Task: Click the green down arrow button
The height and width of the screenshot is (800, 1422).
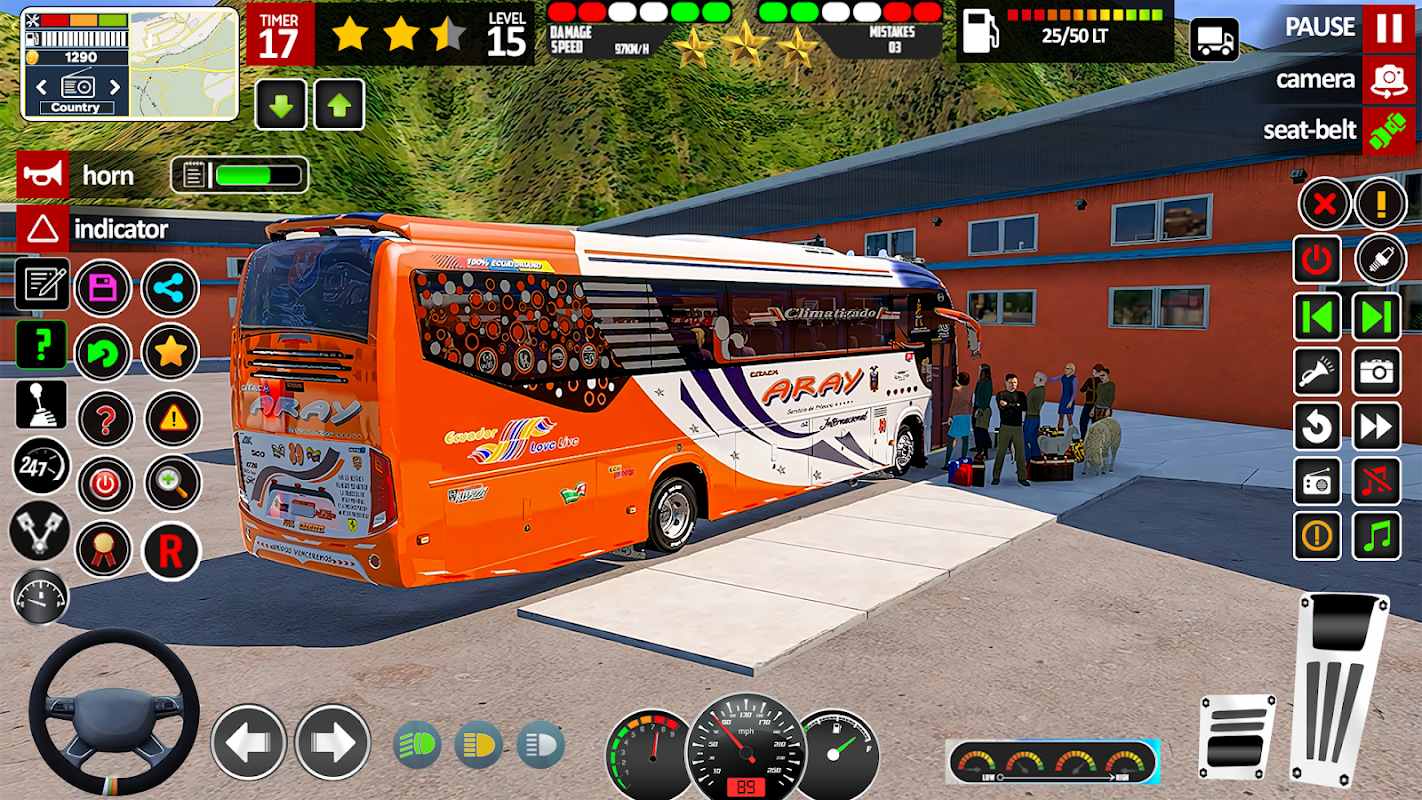Action: (281, 104)
